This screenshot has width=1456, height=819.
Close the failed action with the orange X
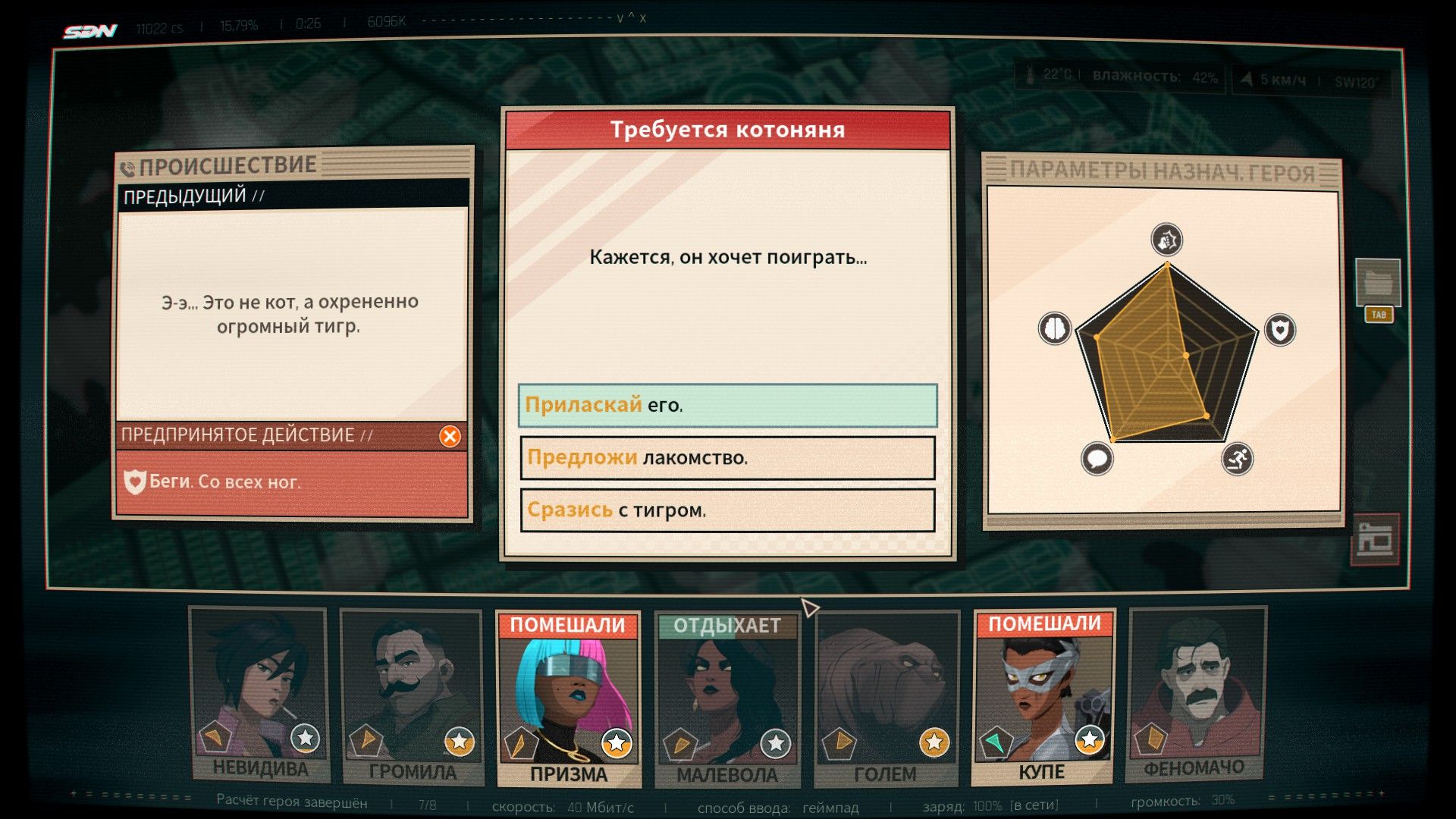click(450, 436)
